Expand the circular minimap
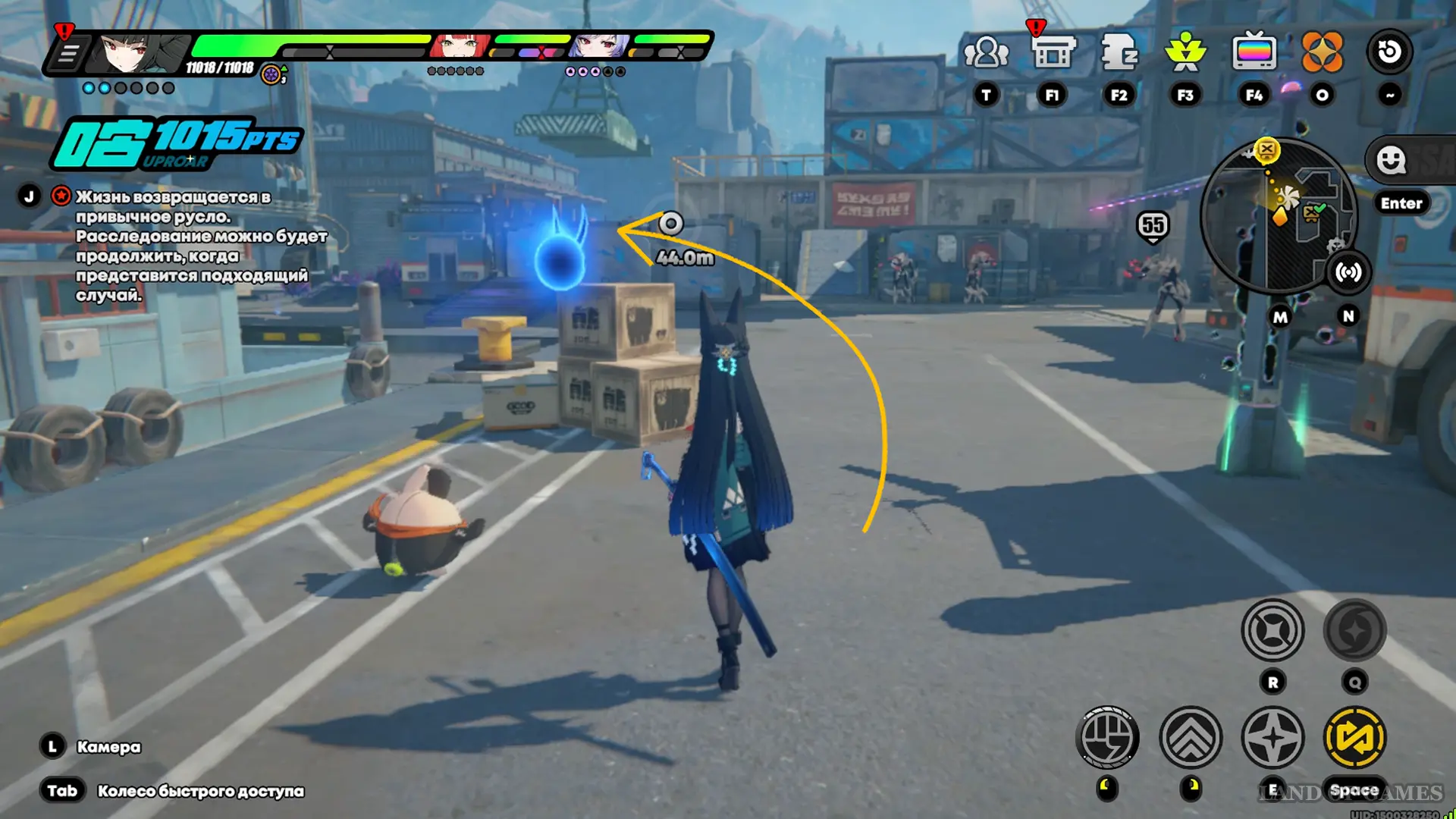This screenshot has height=819, width=1456. 1278,216
